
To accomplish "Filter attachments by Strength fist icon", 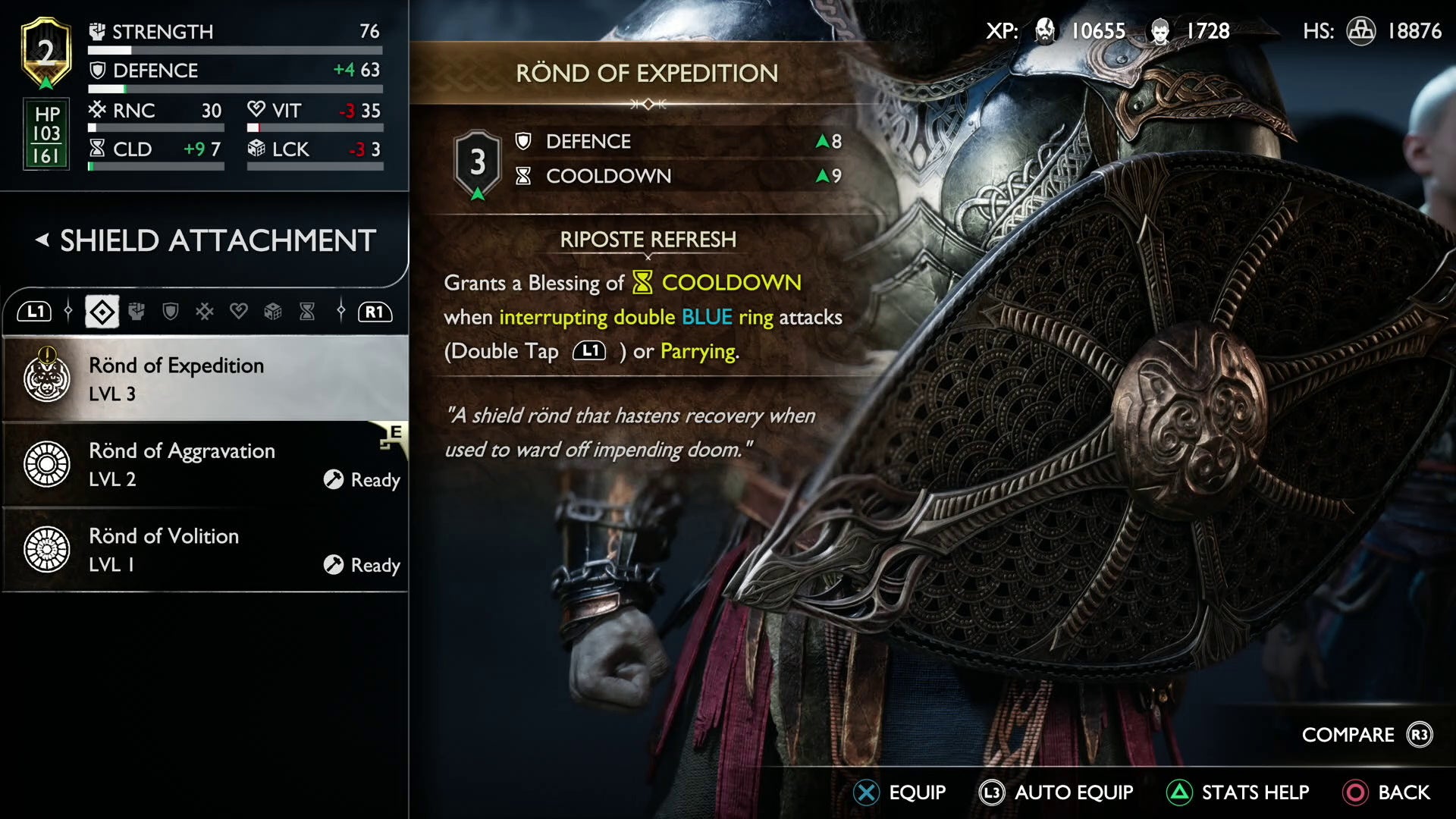I will click(x=136, y=312).
